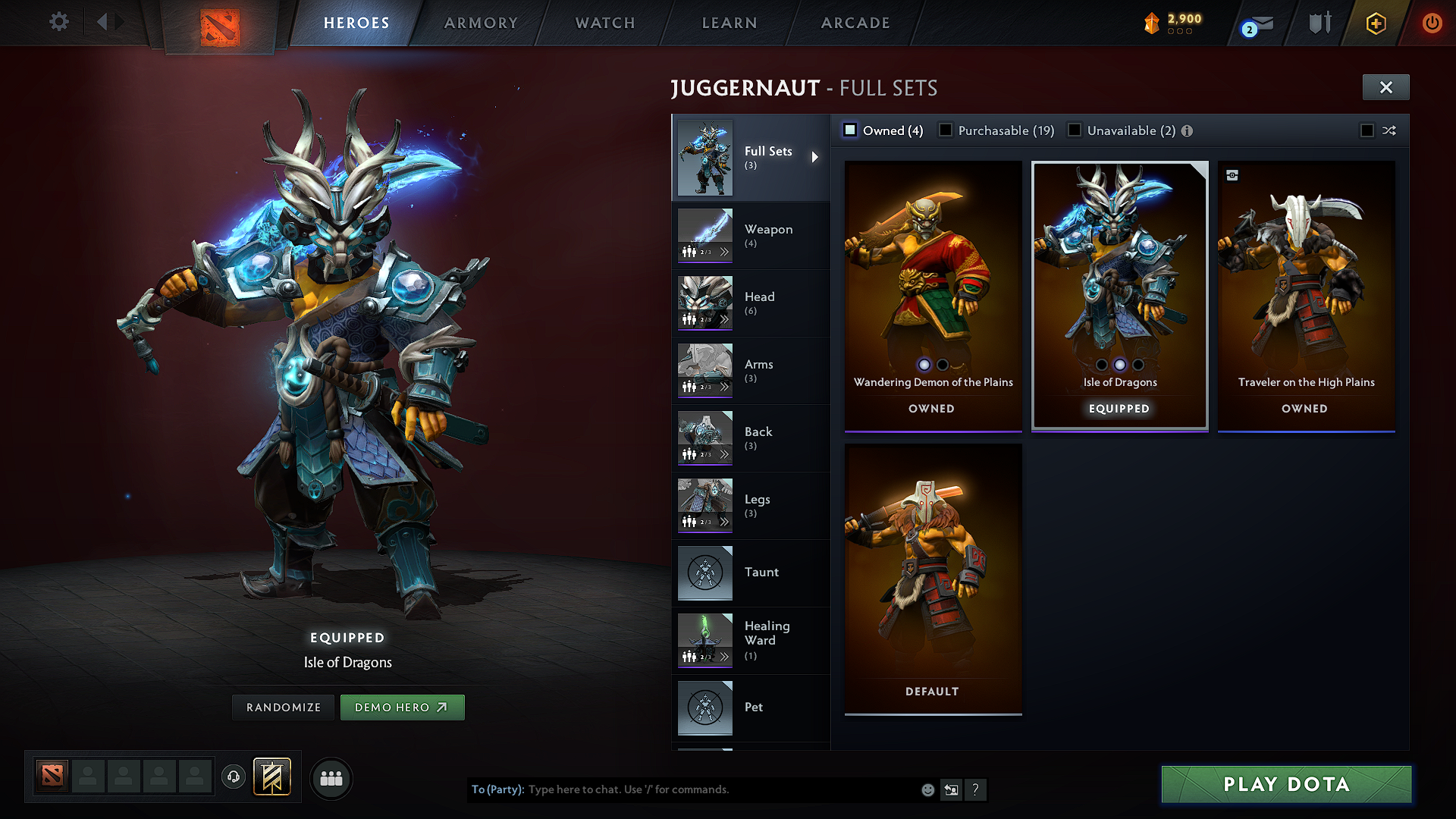Image resolution: width=1456 pixels, height=819 pixels.
Task: Open the friends list icon
Action: coord(331,778)
